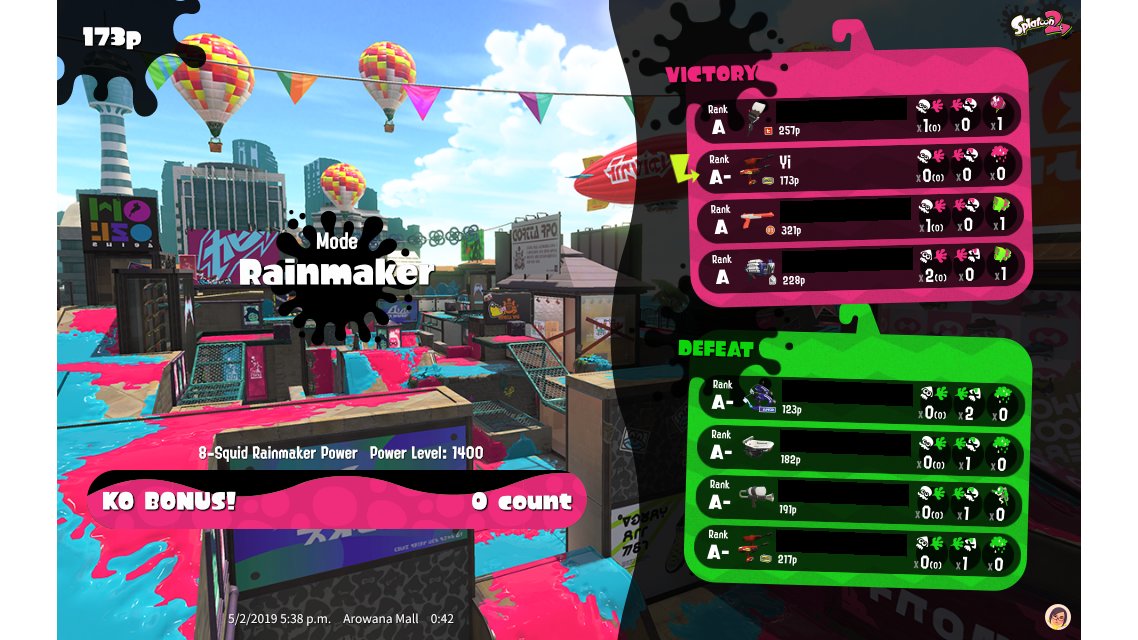Image resolution: width=1138 pixels, height=640 pixels.
Task: Open the user avatar icon
Action: [1057, 616]
